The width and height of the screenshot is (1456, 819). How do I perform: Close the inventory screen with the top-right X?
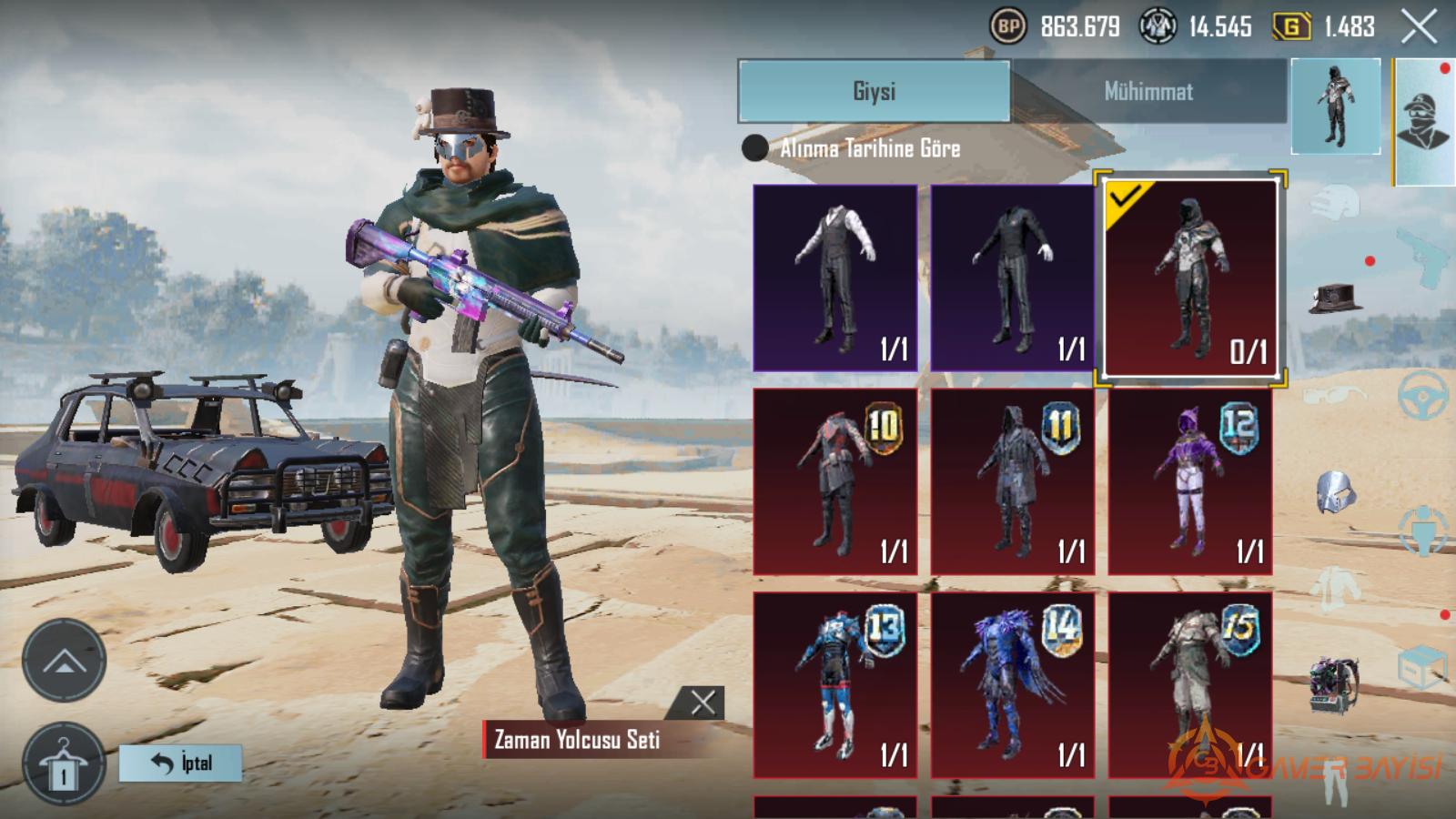1419,27
